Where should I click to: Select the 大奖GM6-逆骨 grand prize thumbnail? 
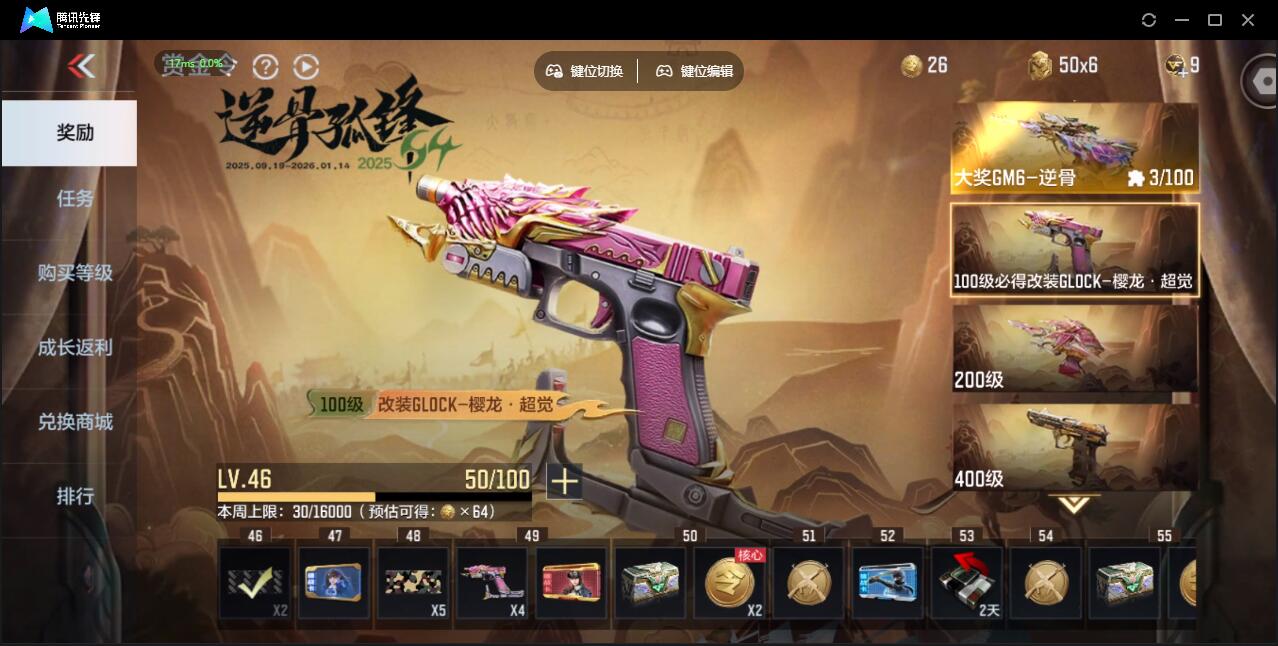[1074, 148]
